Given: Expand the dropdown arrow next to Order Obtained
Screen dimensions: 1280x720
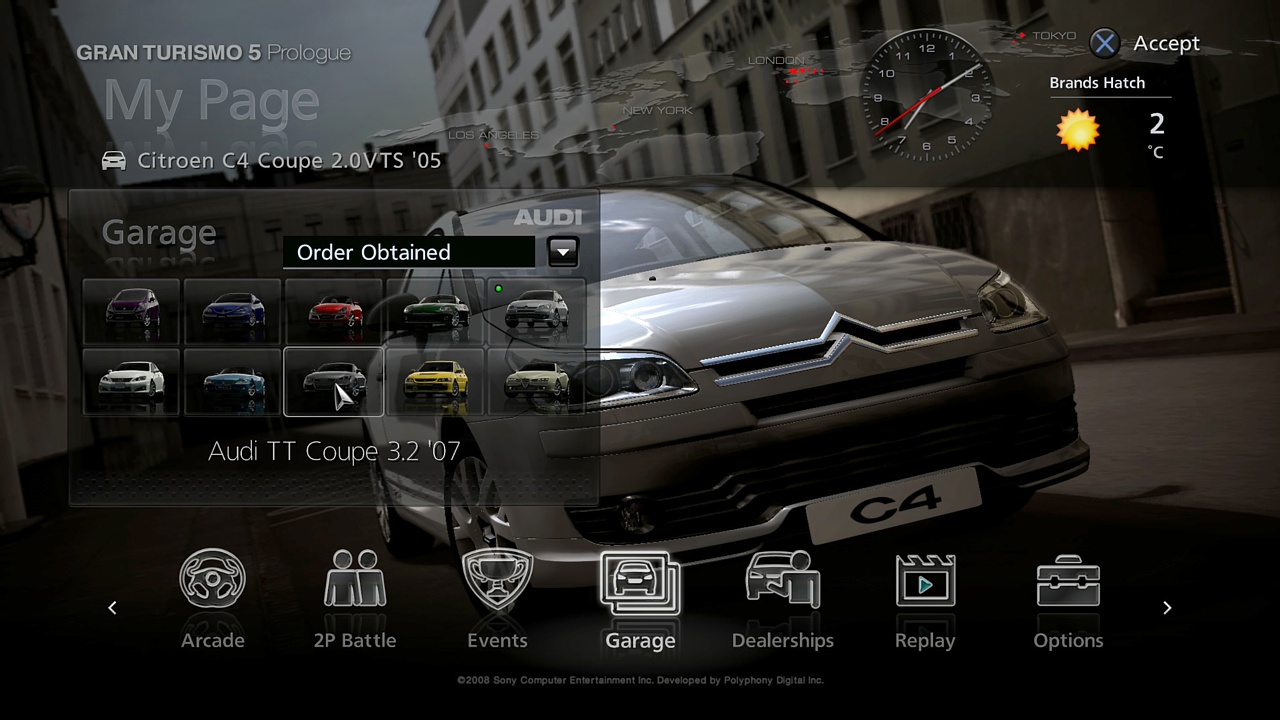Looking at the screenshot, I should (x=562, y=252).
